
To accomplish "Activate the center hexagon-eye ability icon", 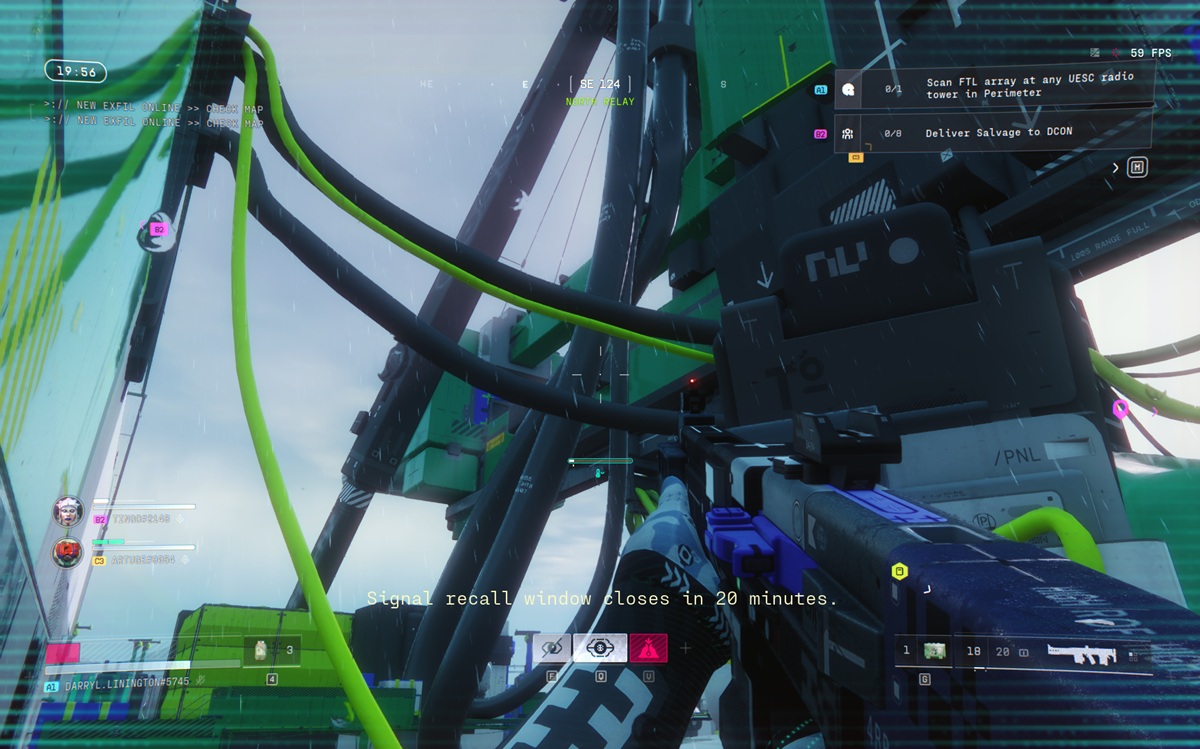I will pyautogui.click(x=599, y=649).
